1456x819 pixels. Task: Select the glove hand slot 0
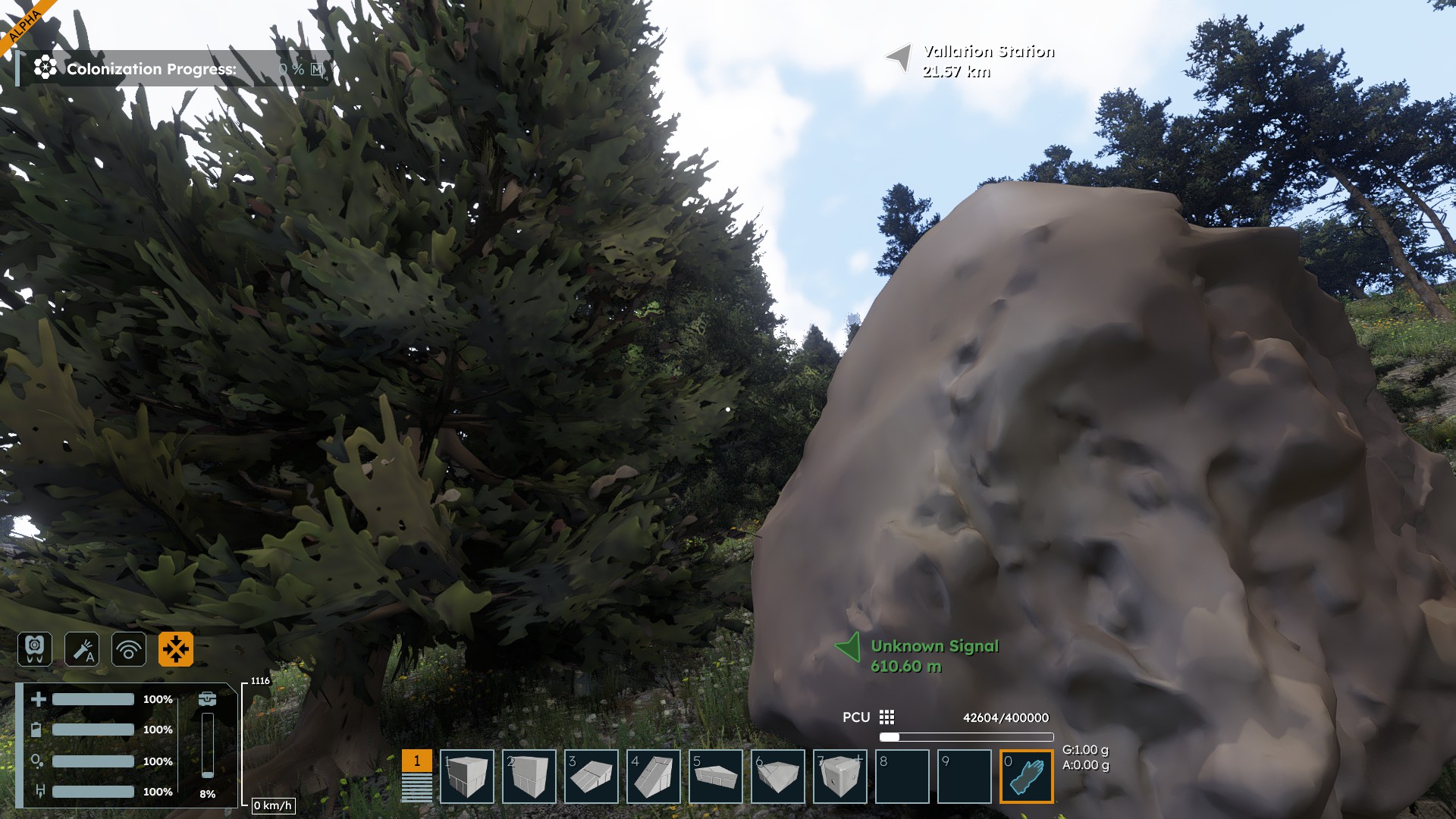pos(1026,777)
